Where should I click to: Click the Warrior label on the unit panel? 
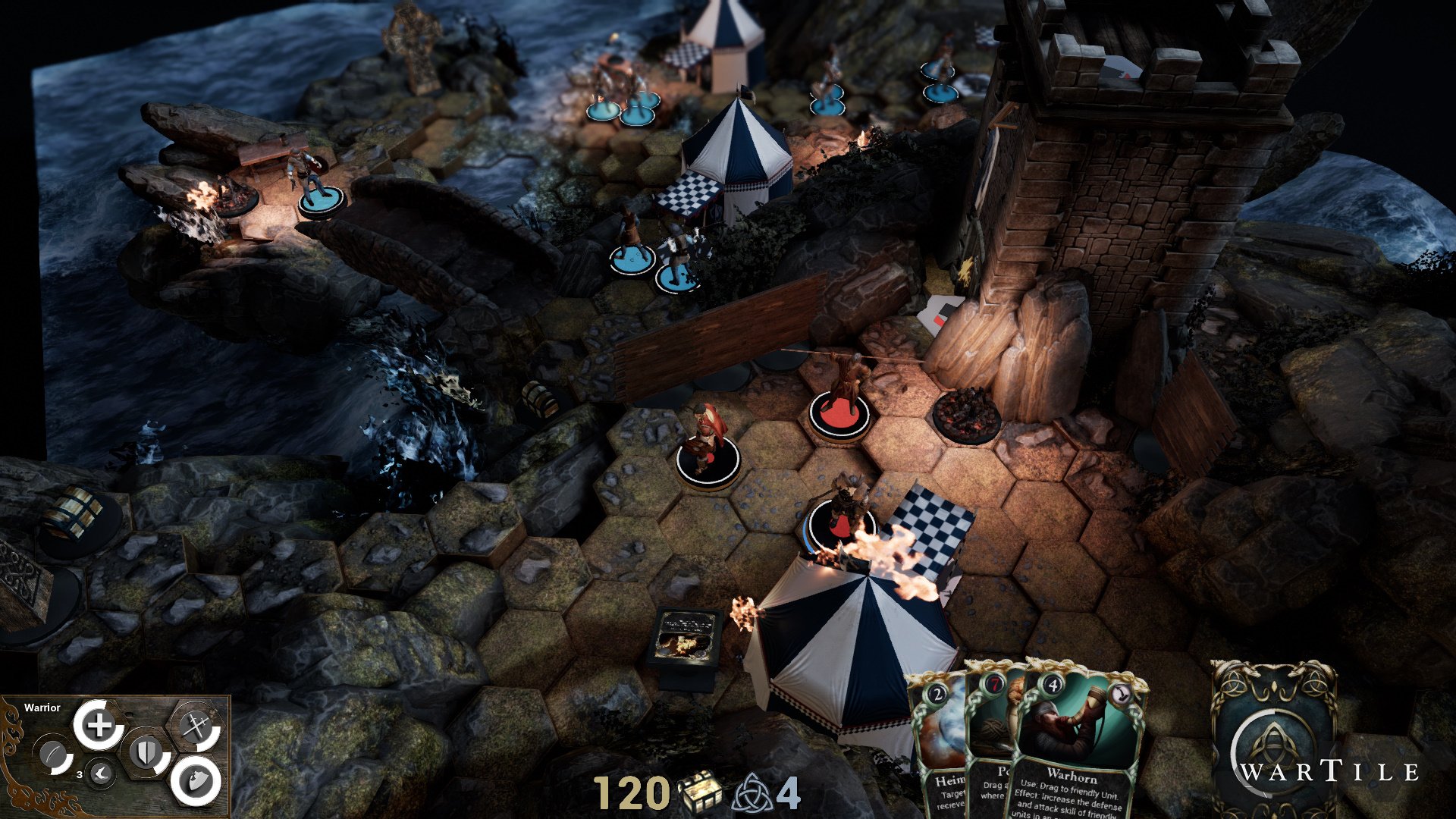pos(42,708)
